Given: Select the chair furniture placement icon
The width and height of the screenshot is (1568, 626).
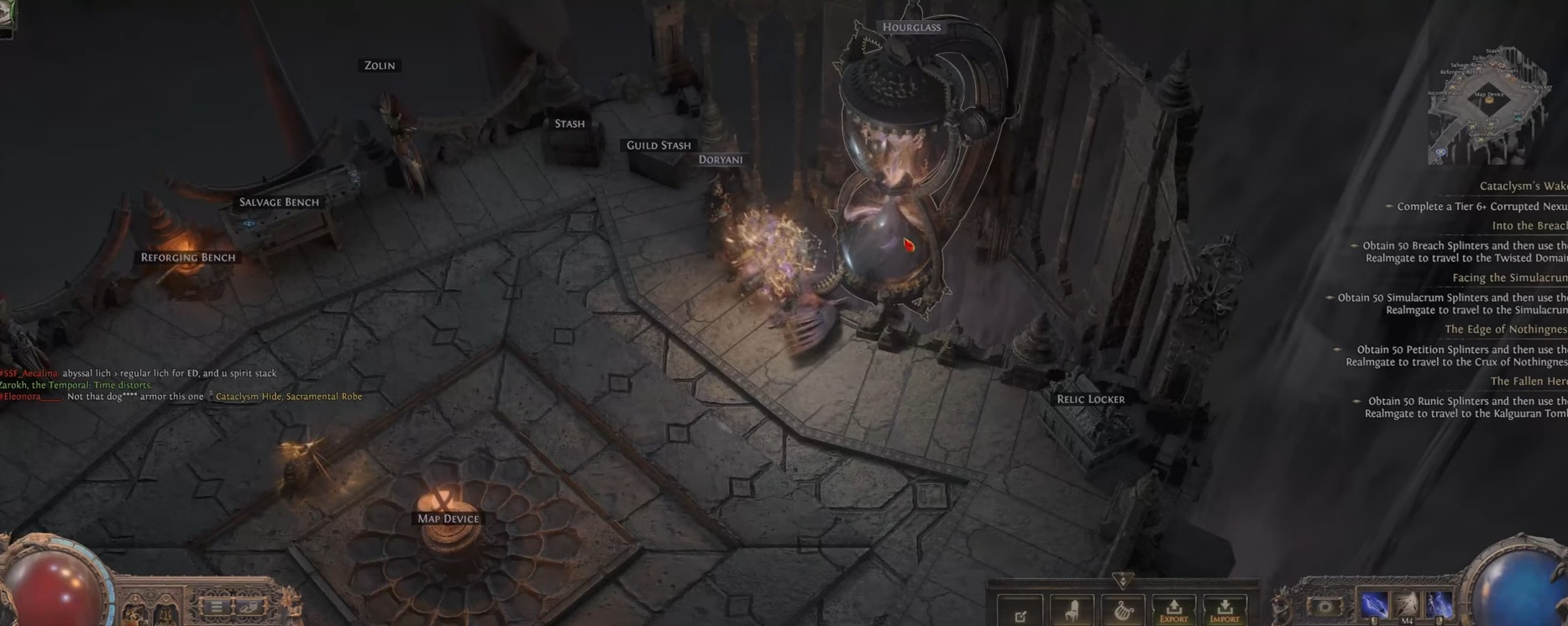Looking at the screenshot, I should (x=1072, y=609).
